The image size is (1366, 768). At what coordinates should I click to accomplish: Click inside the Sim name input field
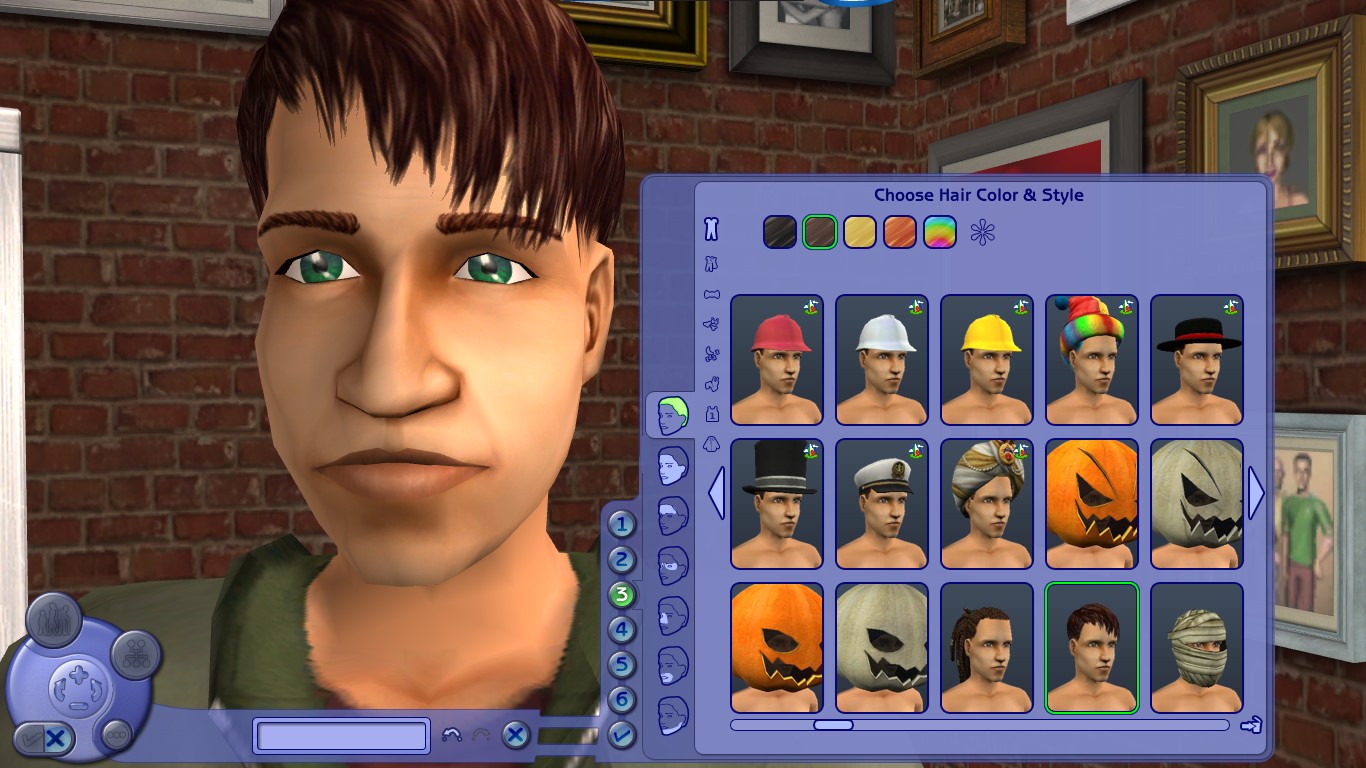[x=340, y=735]
